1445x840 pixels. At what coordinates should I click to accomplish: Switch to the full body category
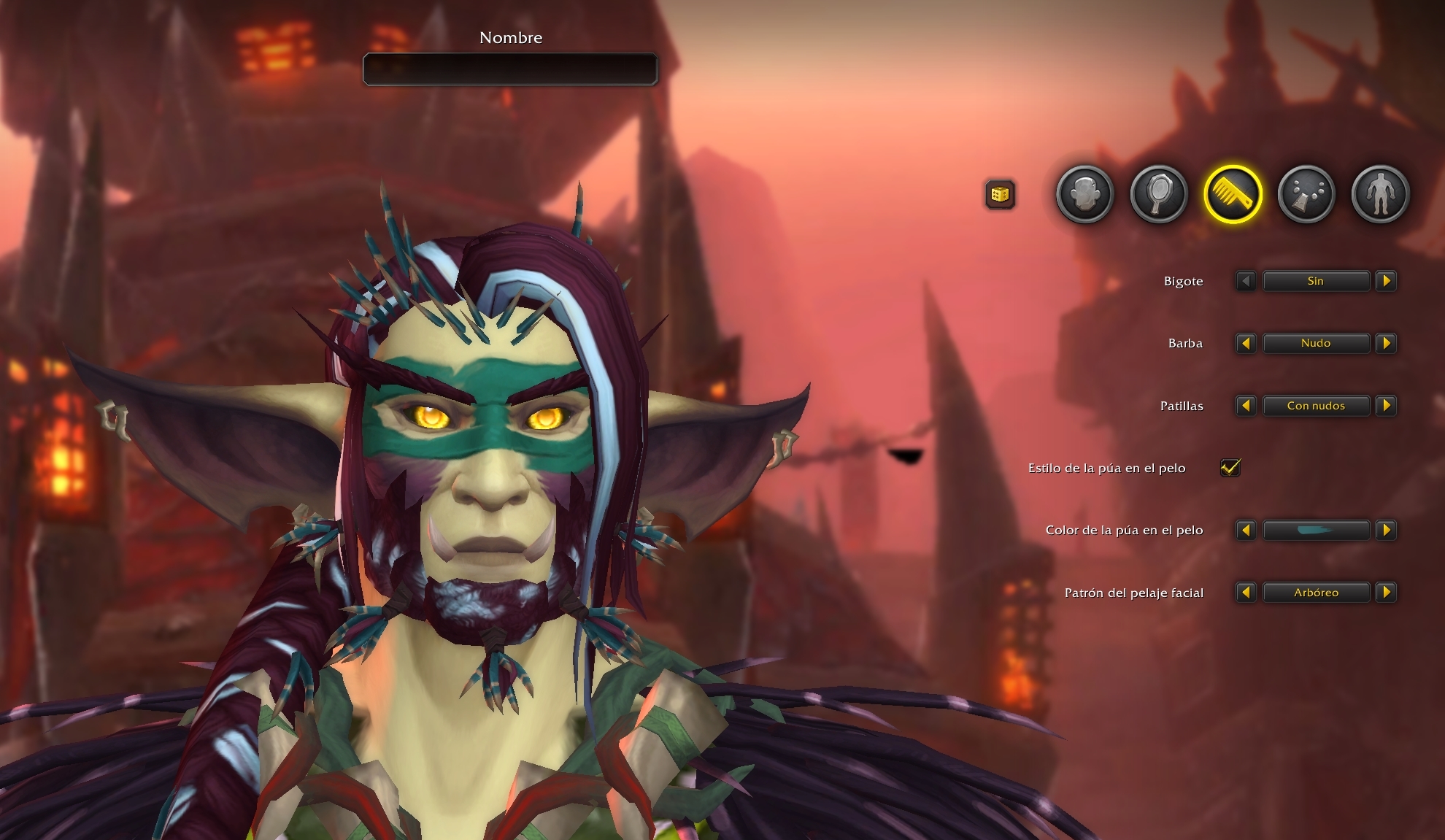pos(1380,194)
